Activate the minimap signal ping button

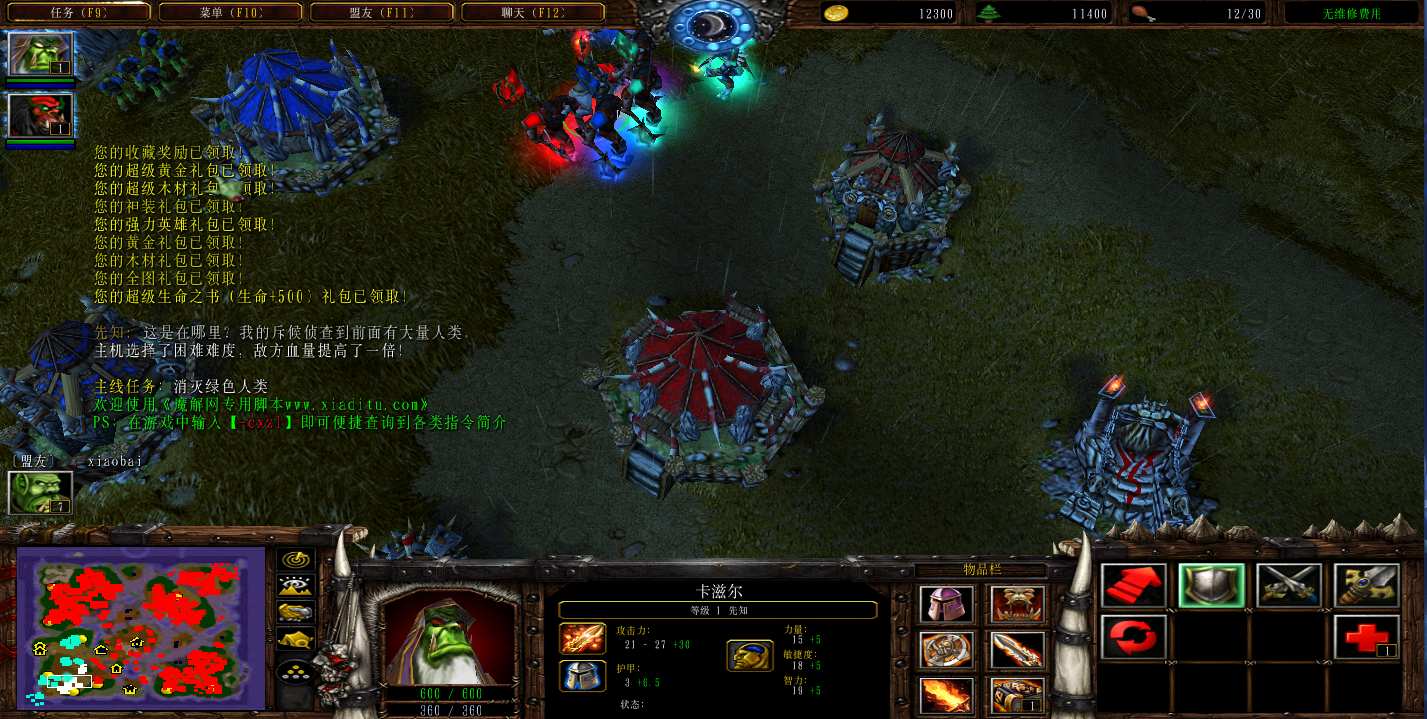coord(295,561)
